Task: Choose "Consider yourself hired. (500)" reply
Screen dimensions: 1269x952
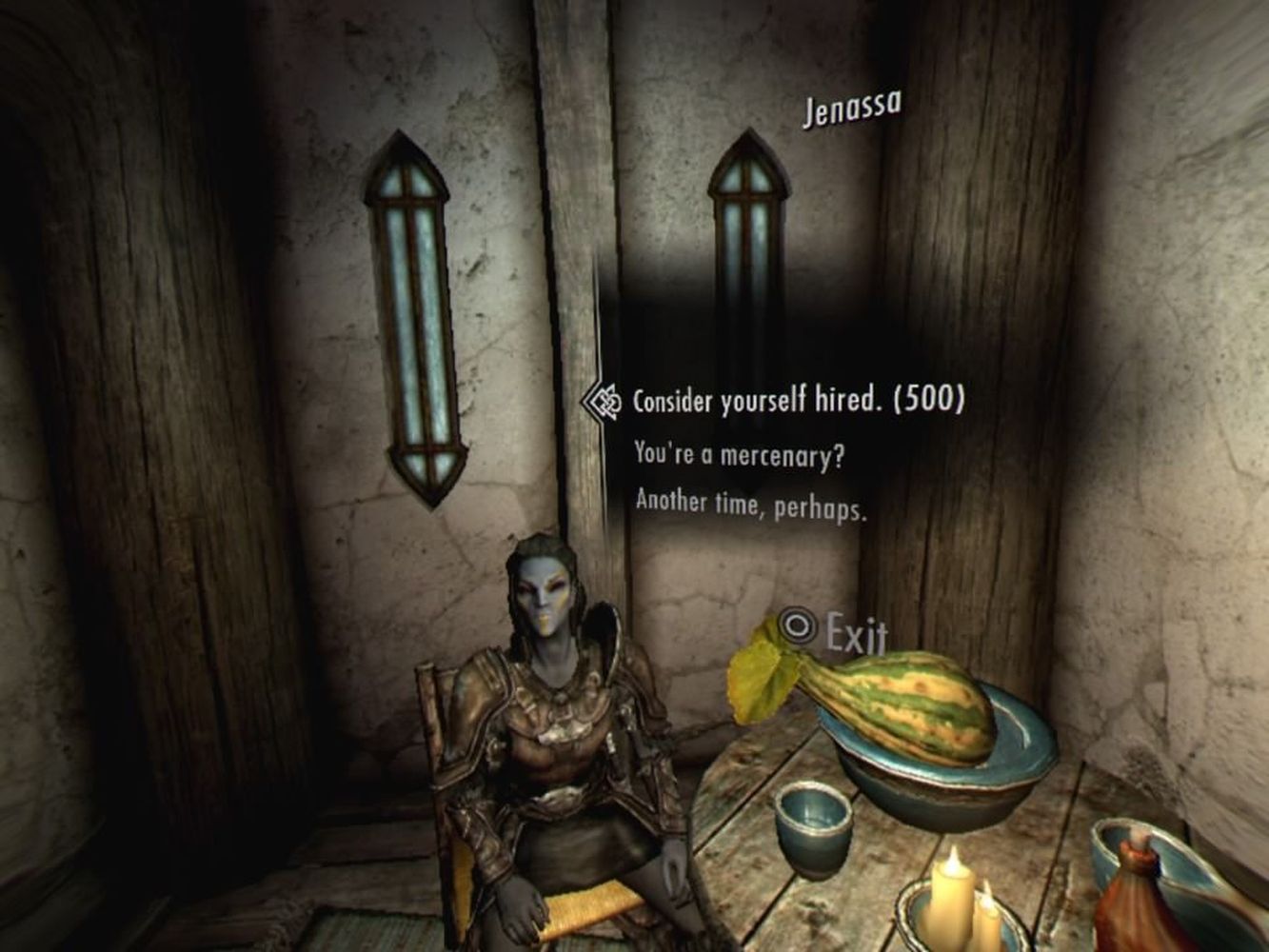Action: (x=798, y=401)
